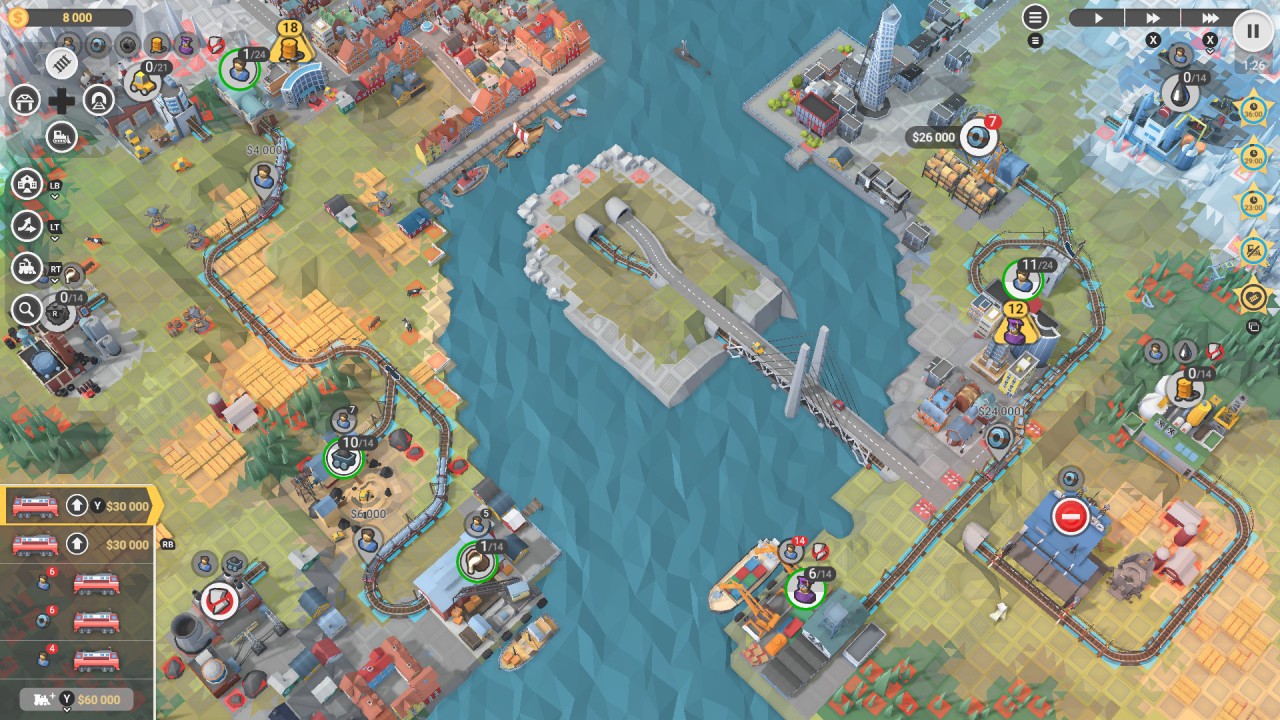Pause the game with the pause button
1280x720 pixels.
pos(1252,30)
